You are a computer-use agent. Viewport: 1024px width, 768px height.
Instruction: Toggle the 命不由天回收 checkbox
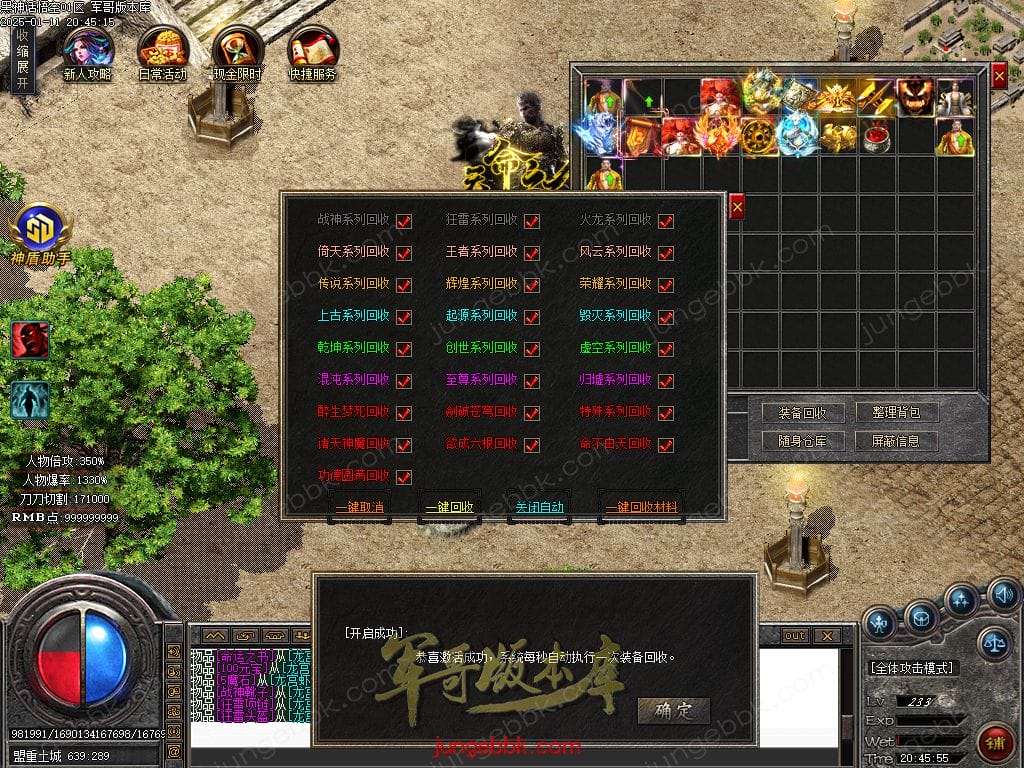[x=666, y=445]
